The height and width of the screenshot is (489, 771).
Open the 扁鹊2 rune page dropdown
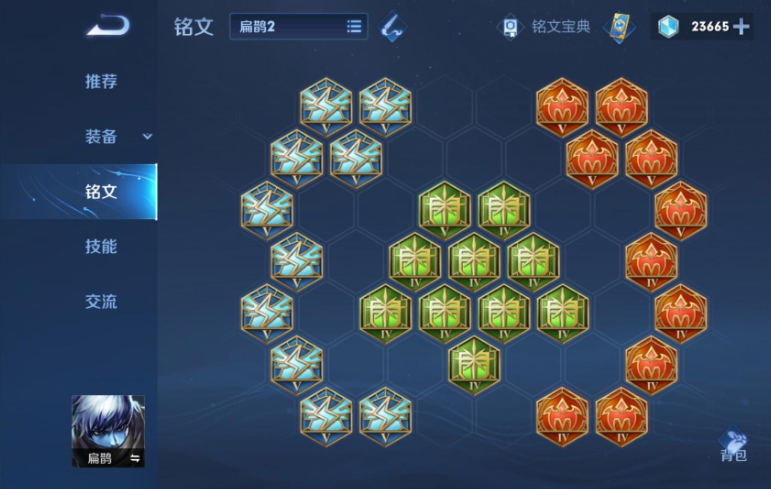299,27
